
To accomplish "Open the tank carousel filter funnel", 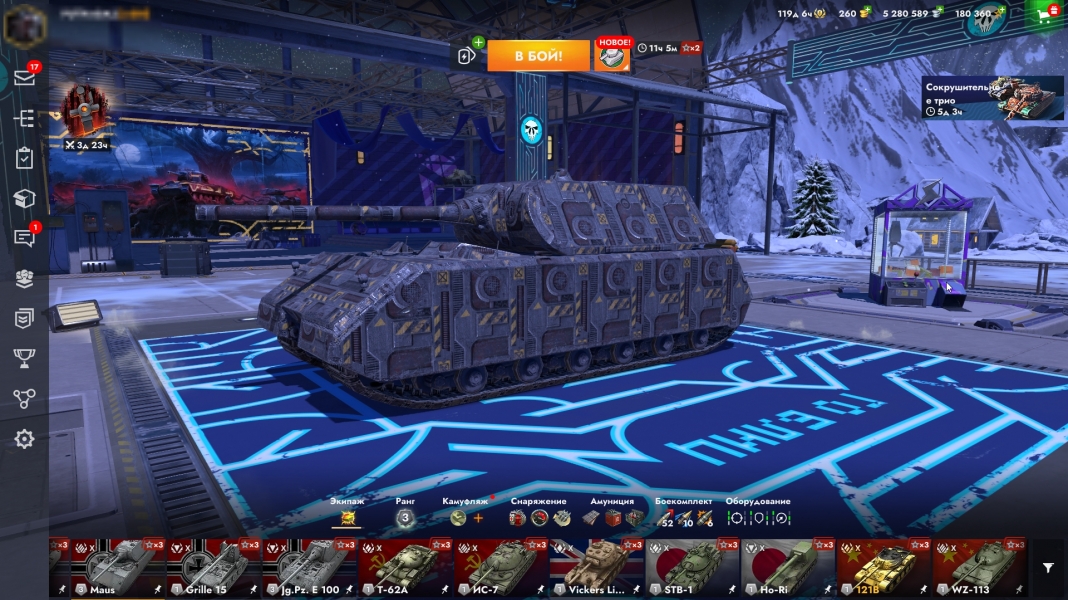I will coord(1047,568).
